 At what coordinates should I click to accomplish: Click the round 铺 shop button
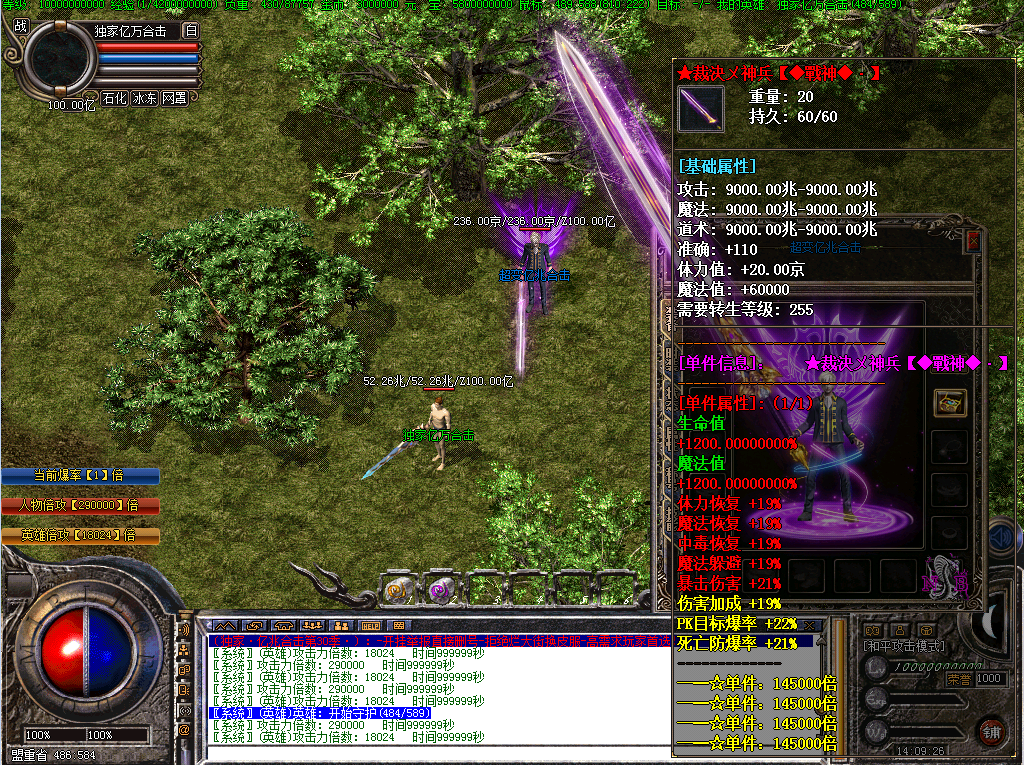[991, 730]
